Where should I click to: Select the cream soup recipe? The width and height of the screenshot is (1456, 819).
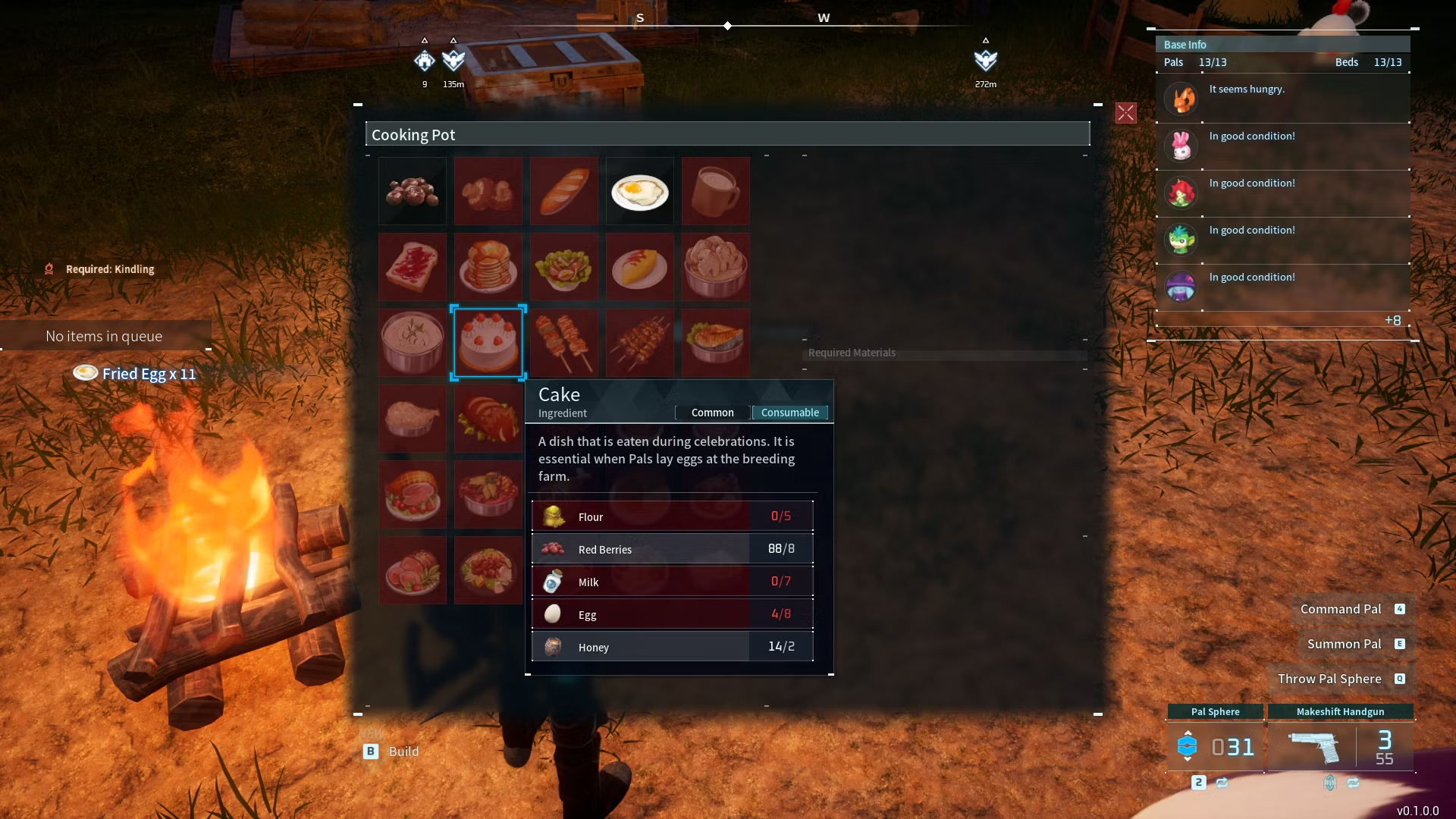click(413, 342)
